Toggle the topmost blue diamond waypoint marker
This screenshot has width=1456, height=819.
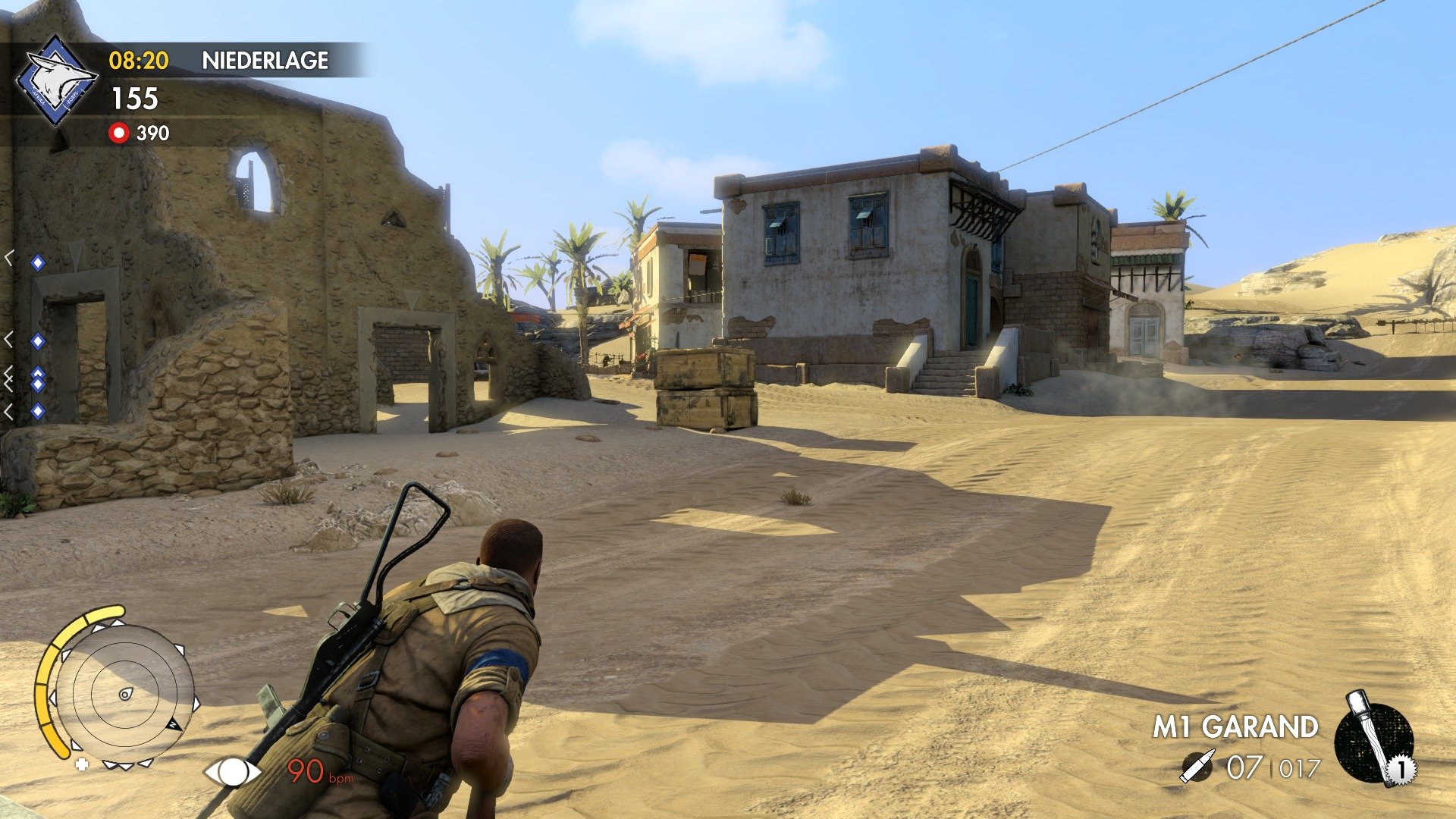pos(36,262)
